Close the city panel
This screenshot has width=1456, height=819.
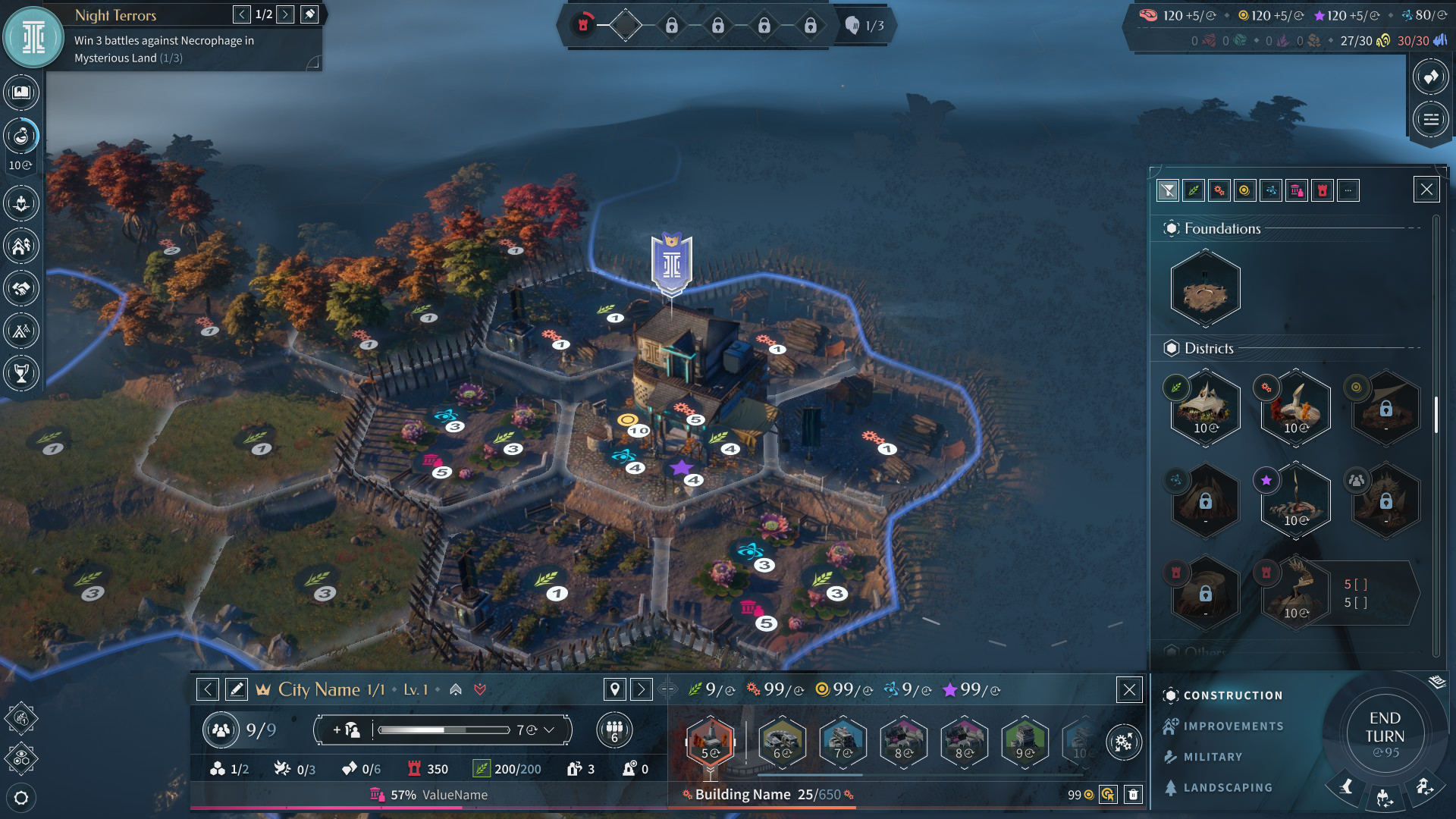point(1129,689)
